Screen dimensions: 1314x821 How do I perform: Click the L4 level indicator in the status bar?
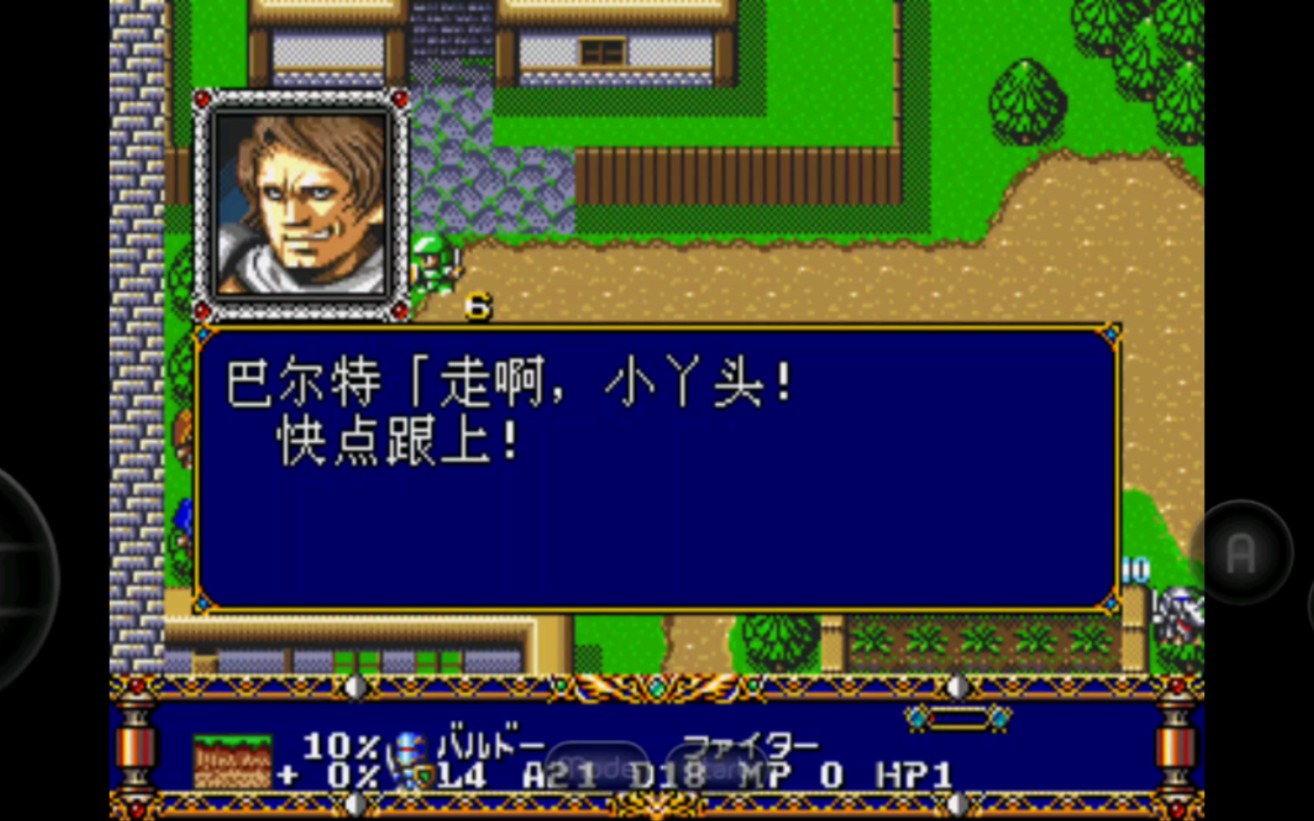(462, 773)
